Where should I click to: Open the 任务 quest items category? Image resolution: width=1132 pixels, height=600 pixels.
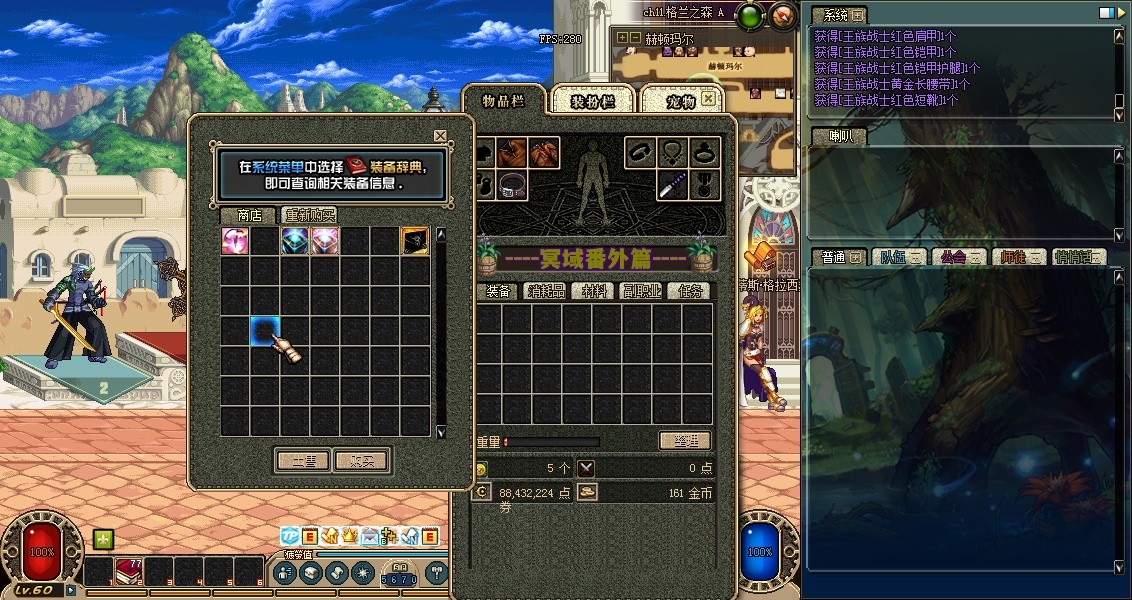pos(689,291)
